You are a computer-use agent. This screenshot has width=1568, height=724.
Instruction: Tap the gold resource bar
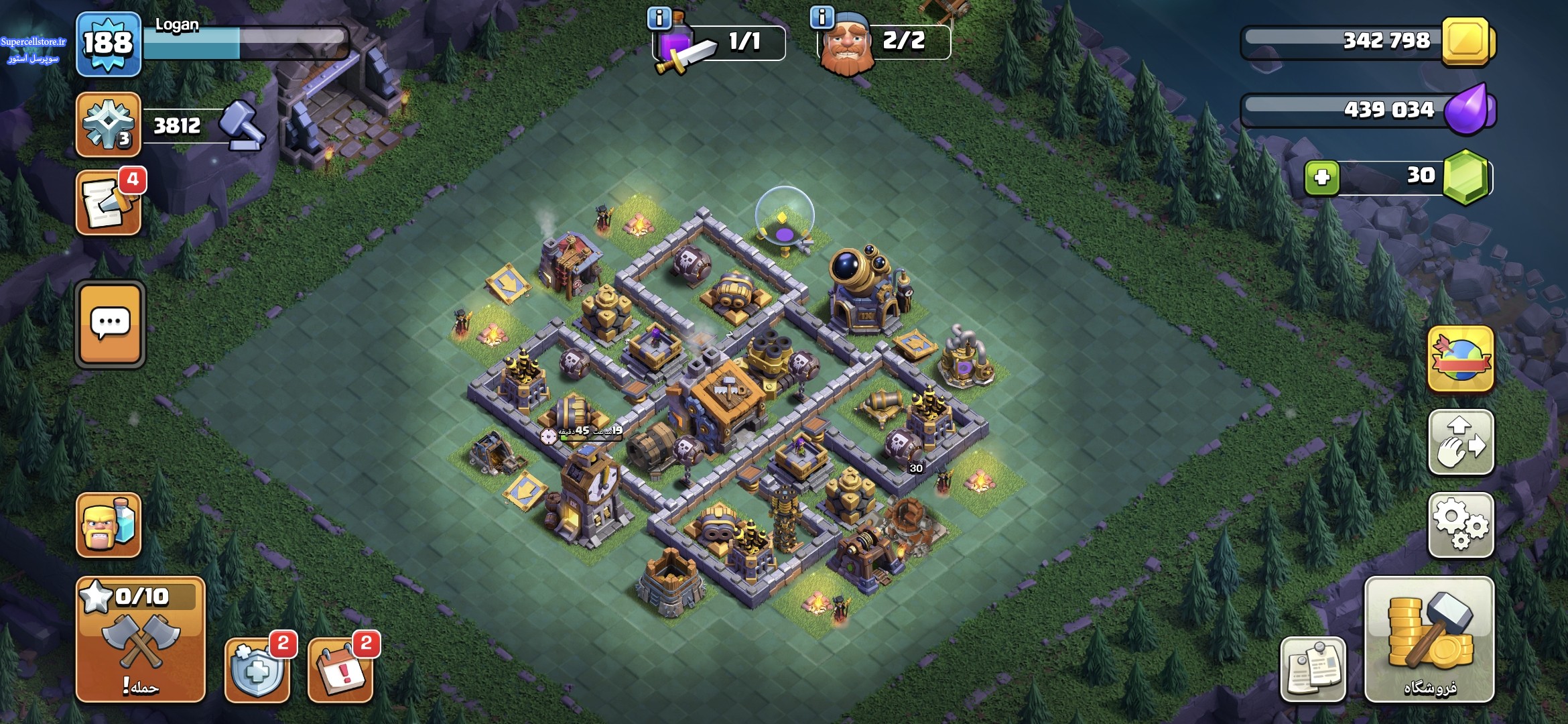tap(1367, 42)
